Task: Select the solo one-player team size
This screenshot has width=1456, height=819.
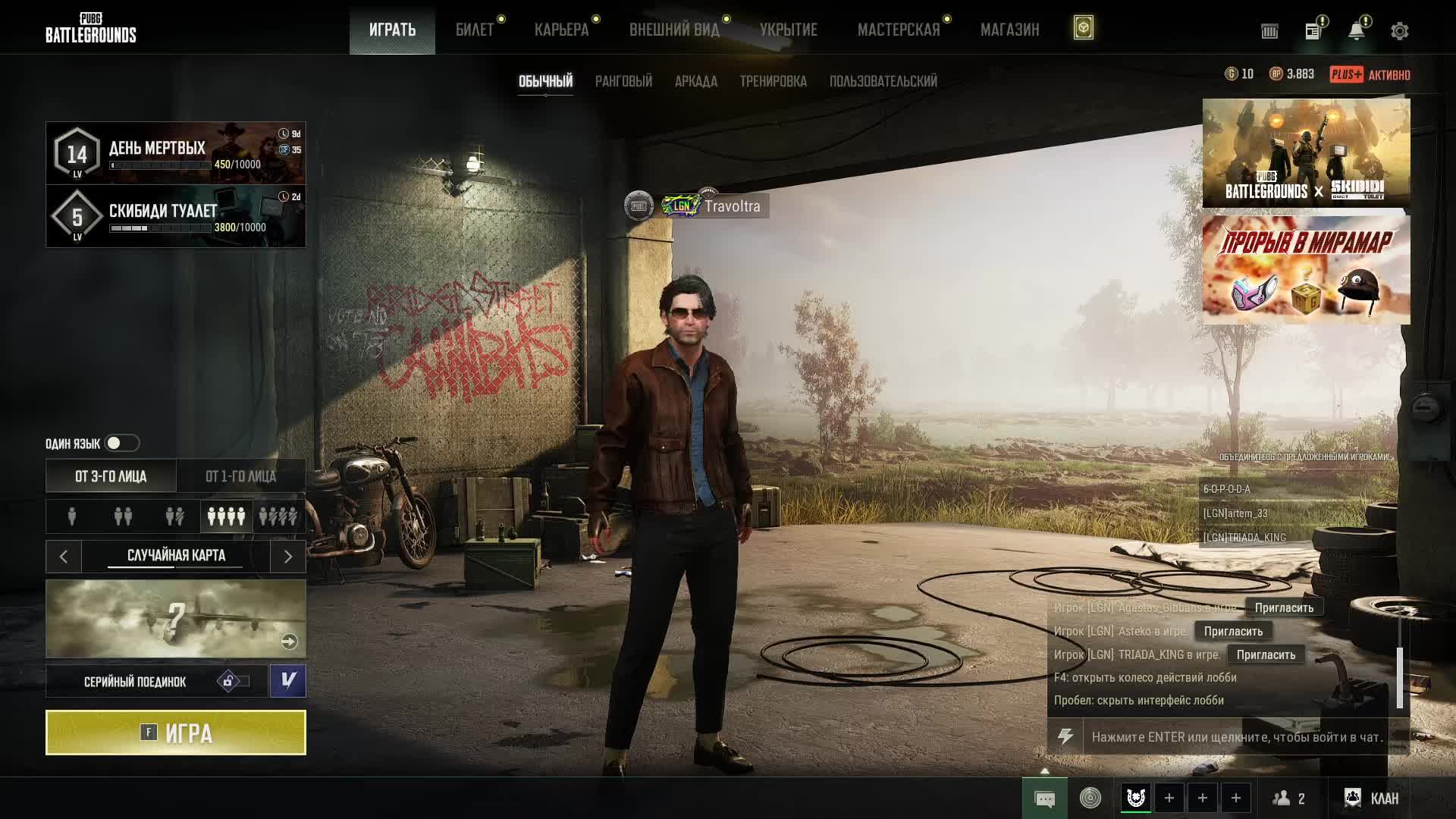Action: point(72,516)
